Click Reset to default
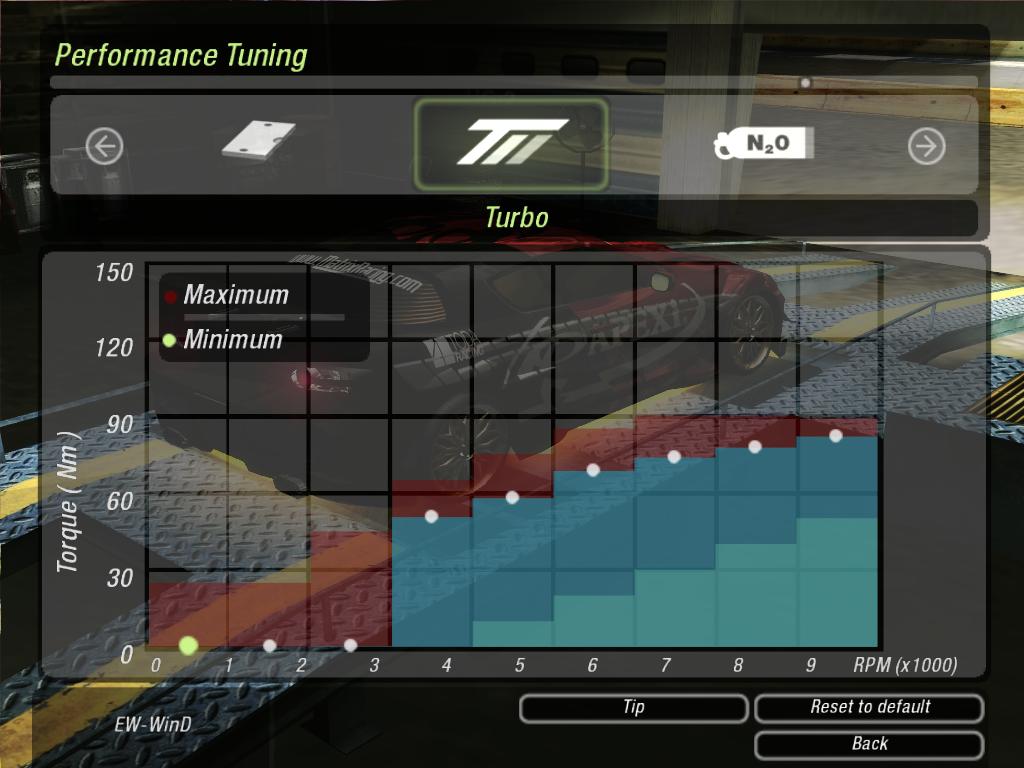The height and width of the screenshot is (768, 1024). (869, 708)
